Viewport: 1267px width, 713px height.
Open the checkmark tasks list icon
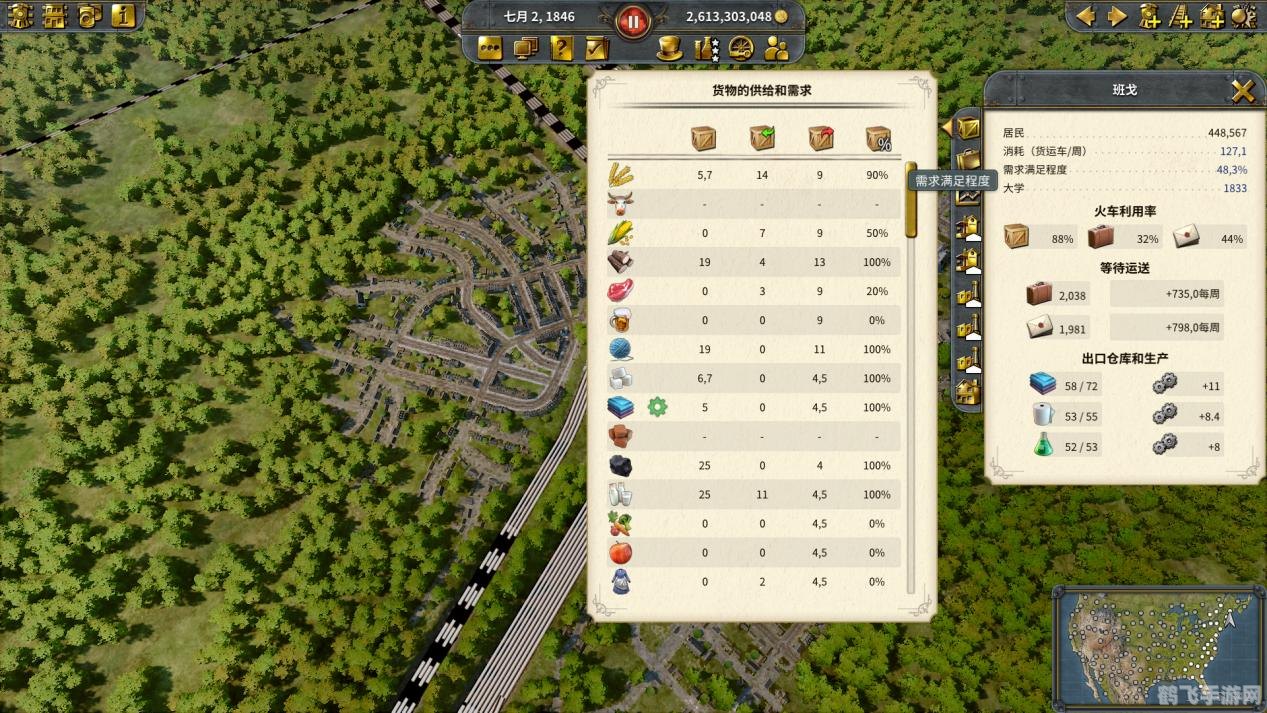(x=597, y=48)
